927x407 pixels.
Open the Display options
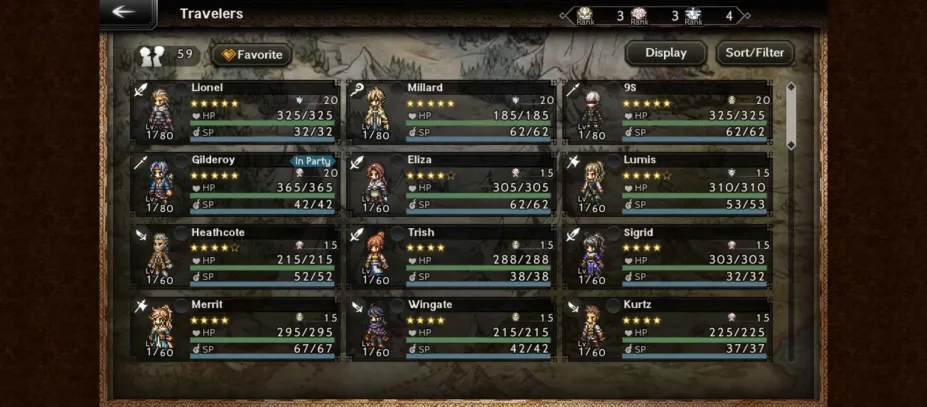pos(665,53)
